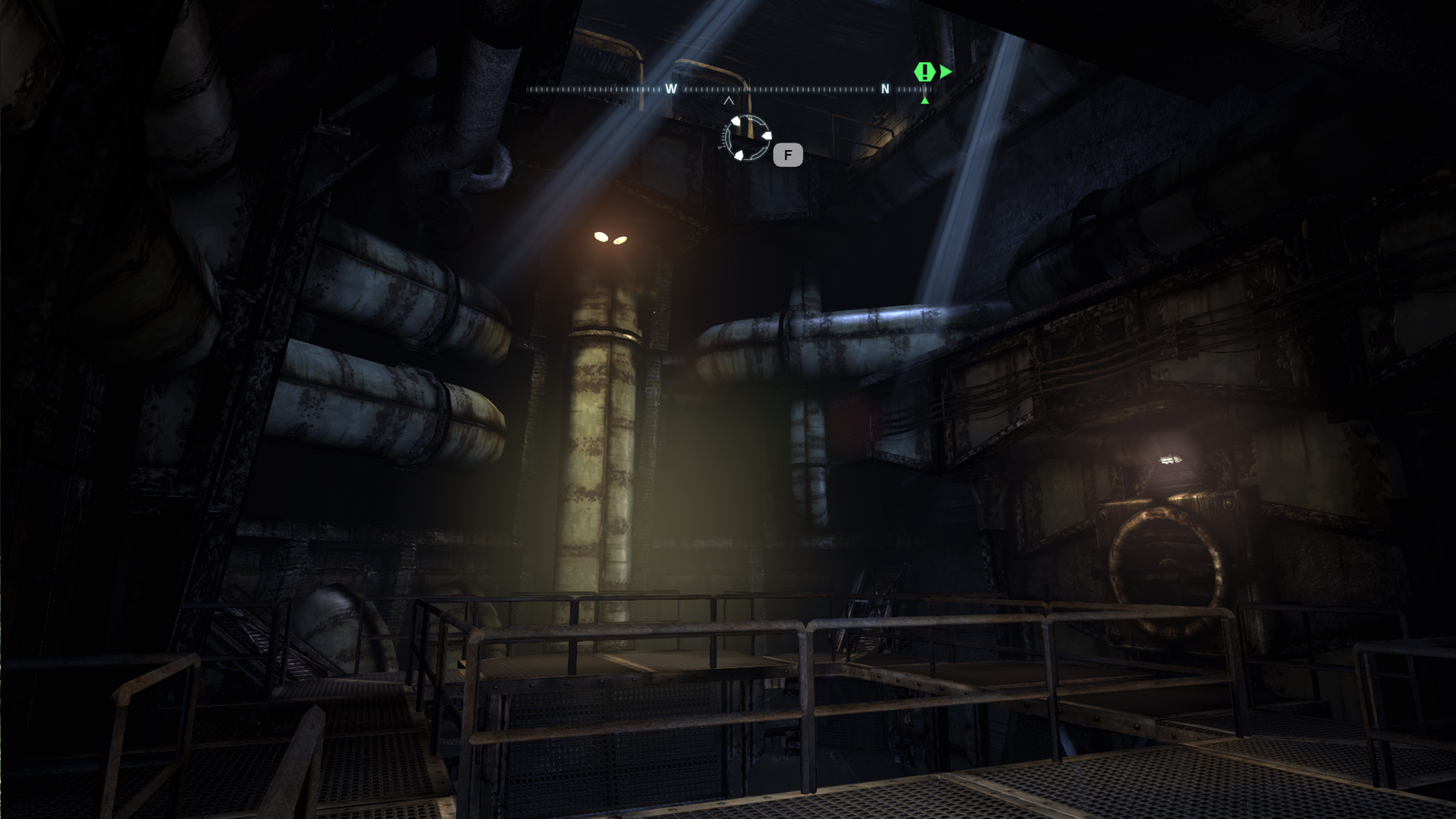Click the N cardinal marker on the compass
Image resolution: width=1456 pixels, height=819 pixels.
click(885, 89)
